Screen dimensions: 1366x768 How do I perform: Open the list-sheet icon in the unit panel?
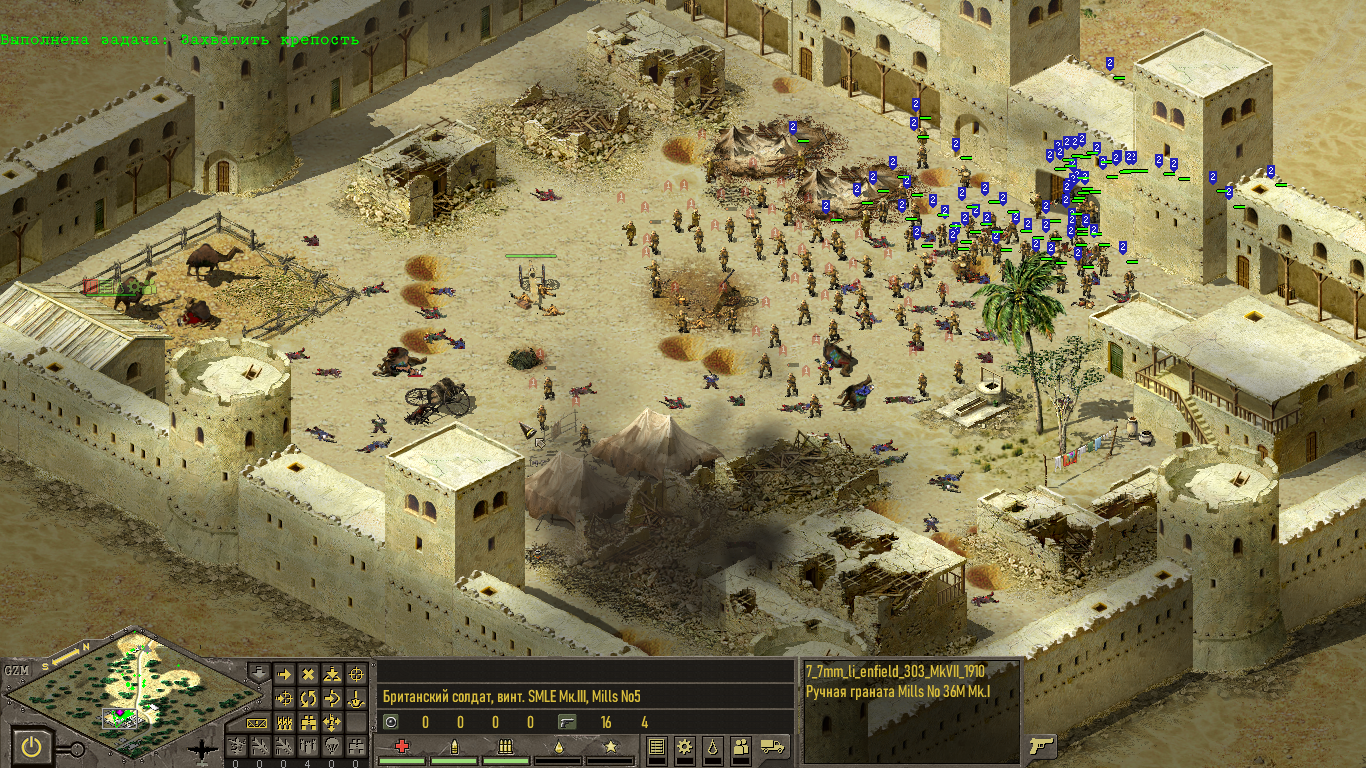[657, 746]
